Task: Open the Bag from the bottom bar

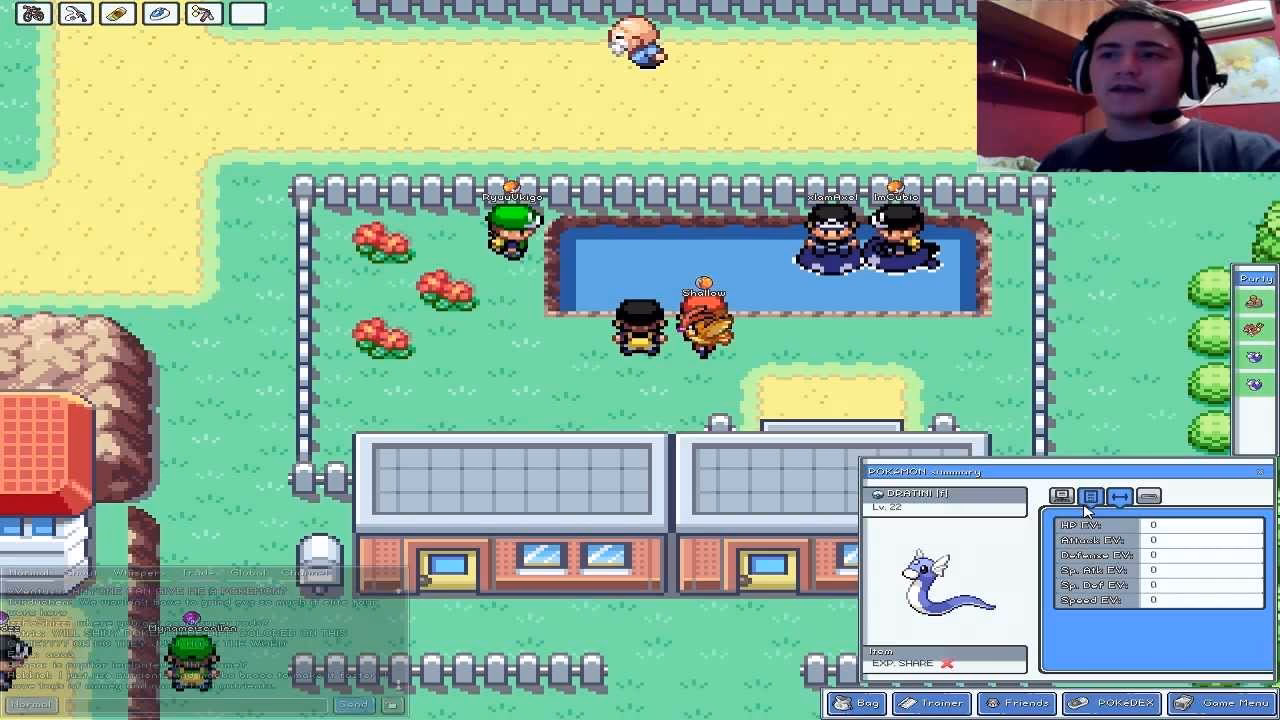Action: click(856, 703)
